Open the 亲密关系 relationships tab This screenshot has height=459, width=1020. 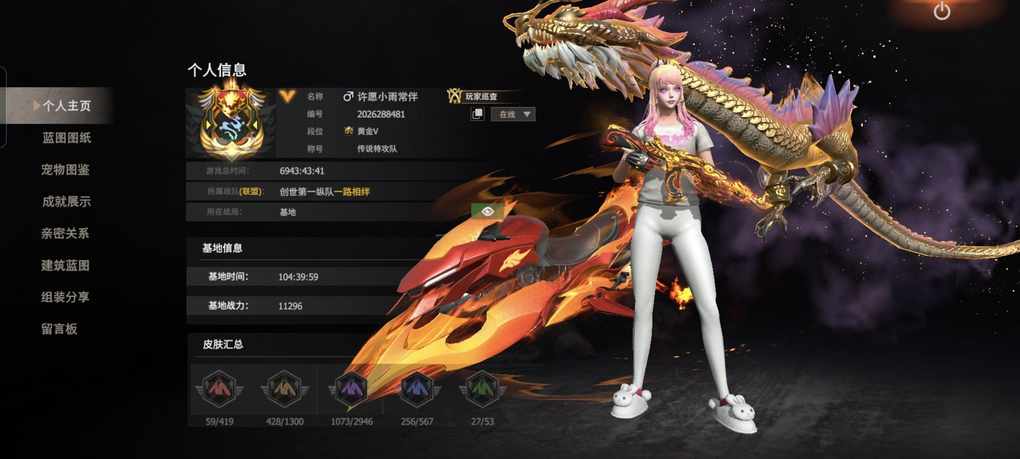pyautogui.click(x=66, y=233)
